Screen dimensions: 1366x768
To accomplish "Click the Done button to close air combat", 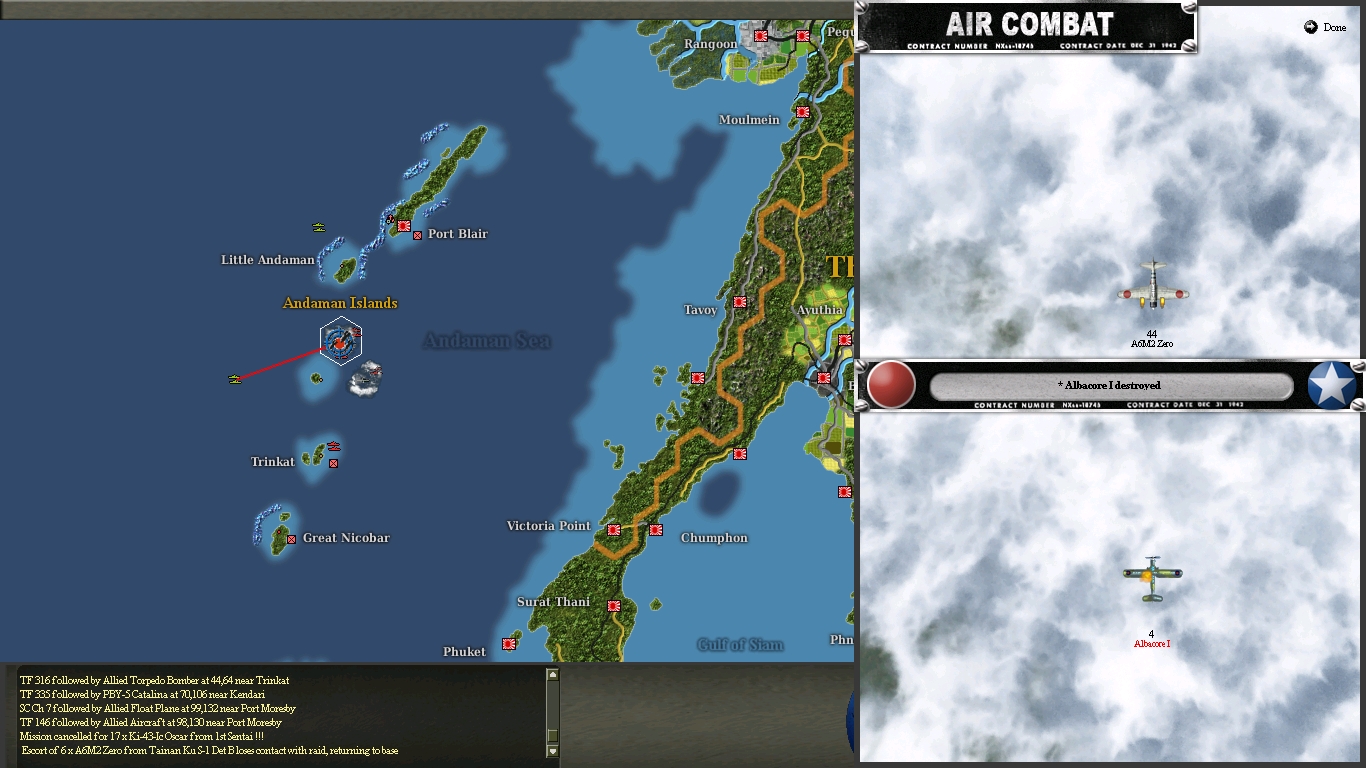I will [1326, 28].
